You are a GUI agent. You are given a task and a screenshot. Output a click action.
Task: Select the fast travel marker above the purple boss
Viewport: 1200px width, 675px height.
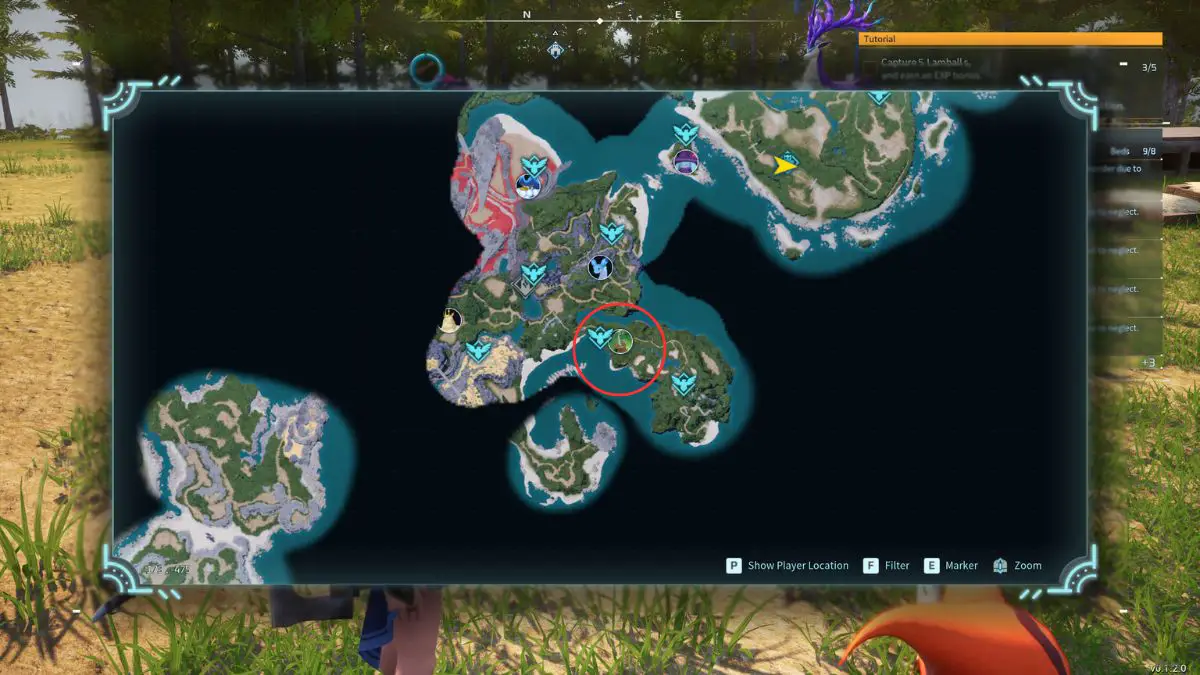pos(686,134)
